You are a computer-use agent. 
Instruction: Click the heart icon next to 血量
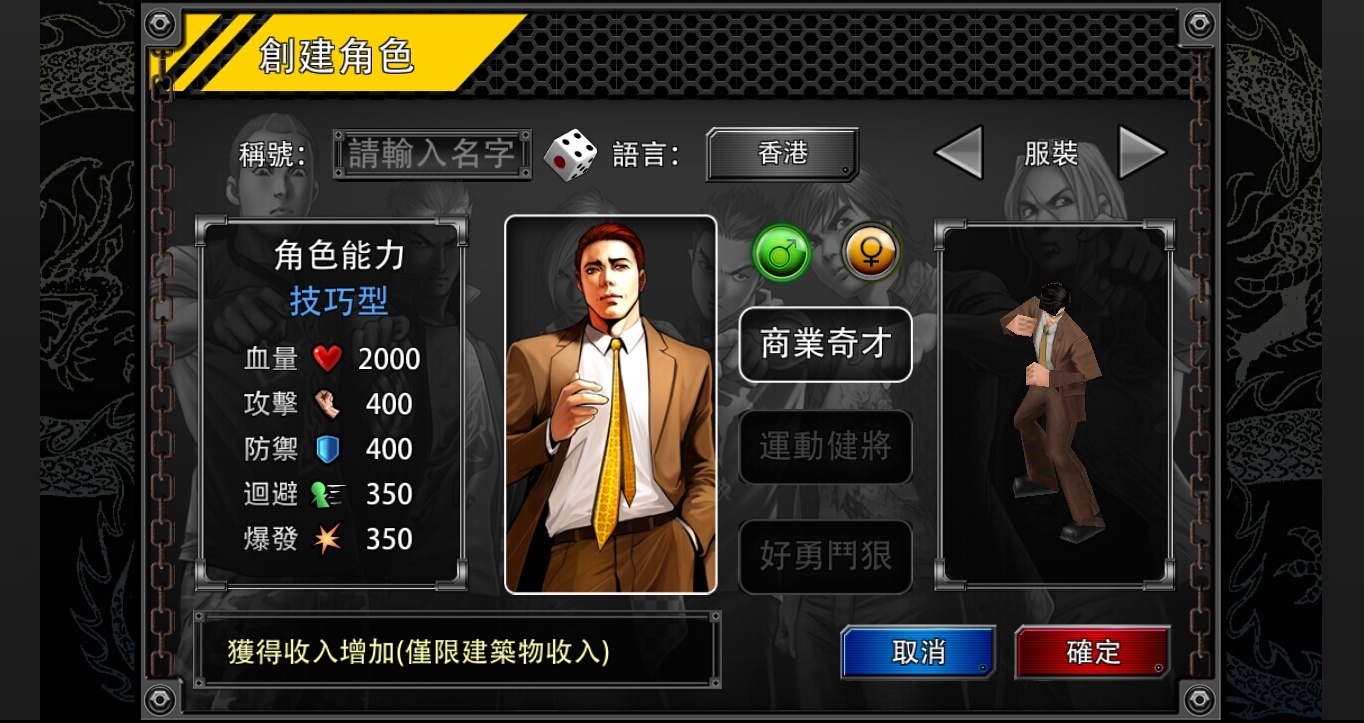coord(328,358)
